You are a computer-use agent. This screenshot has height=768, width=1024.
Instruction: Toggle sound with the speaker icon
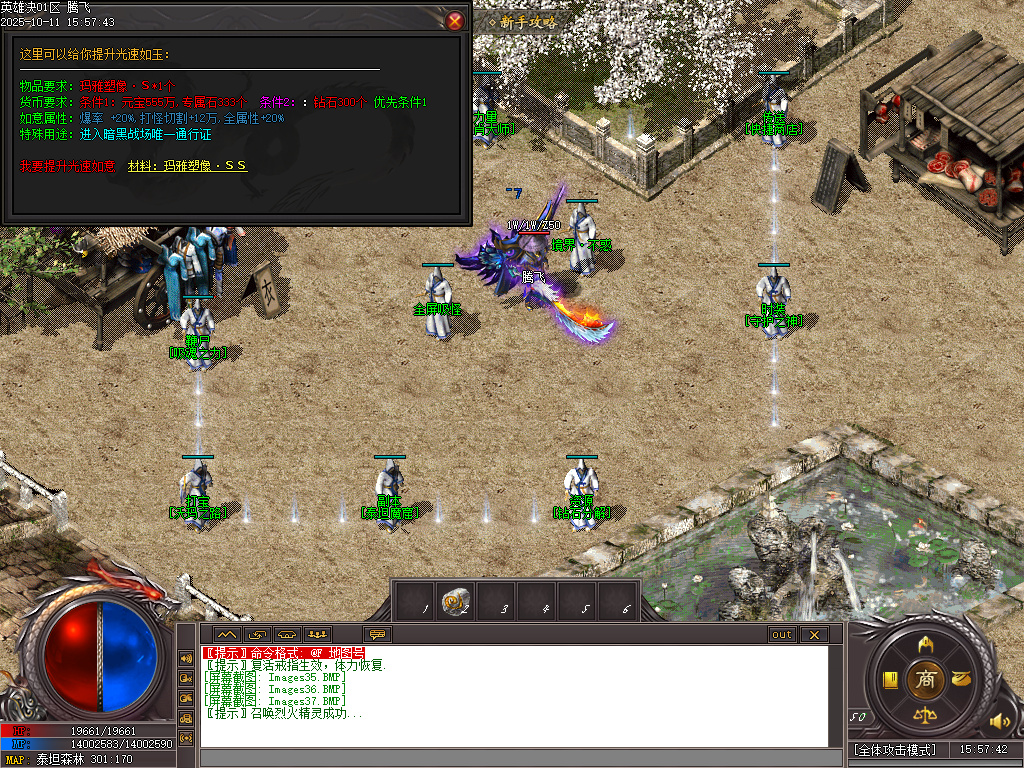(x=999, y=720)
